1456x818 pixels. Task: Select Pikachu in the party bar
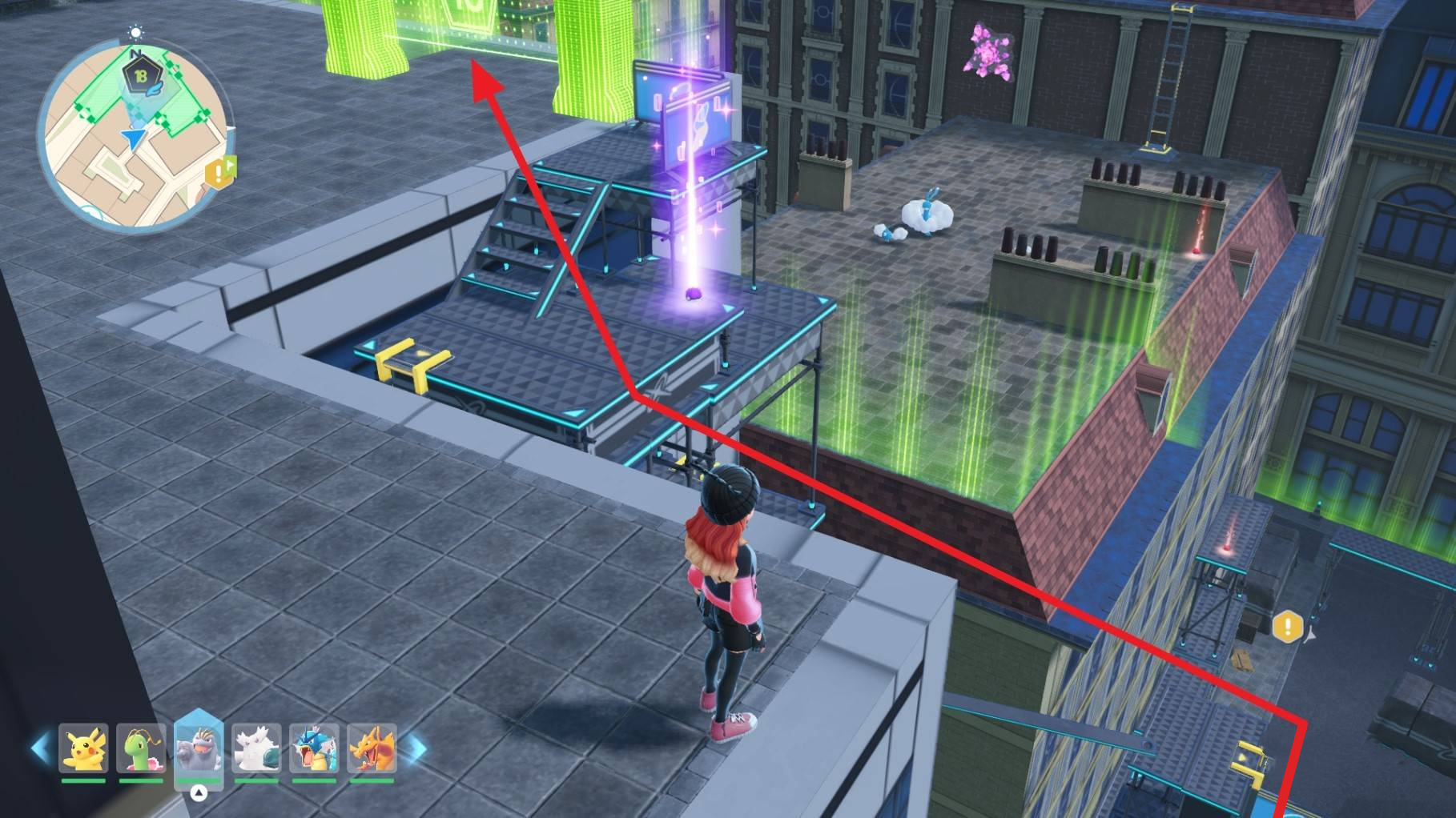pyautogui.click(x=83, y=749)
